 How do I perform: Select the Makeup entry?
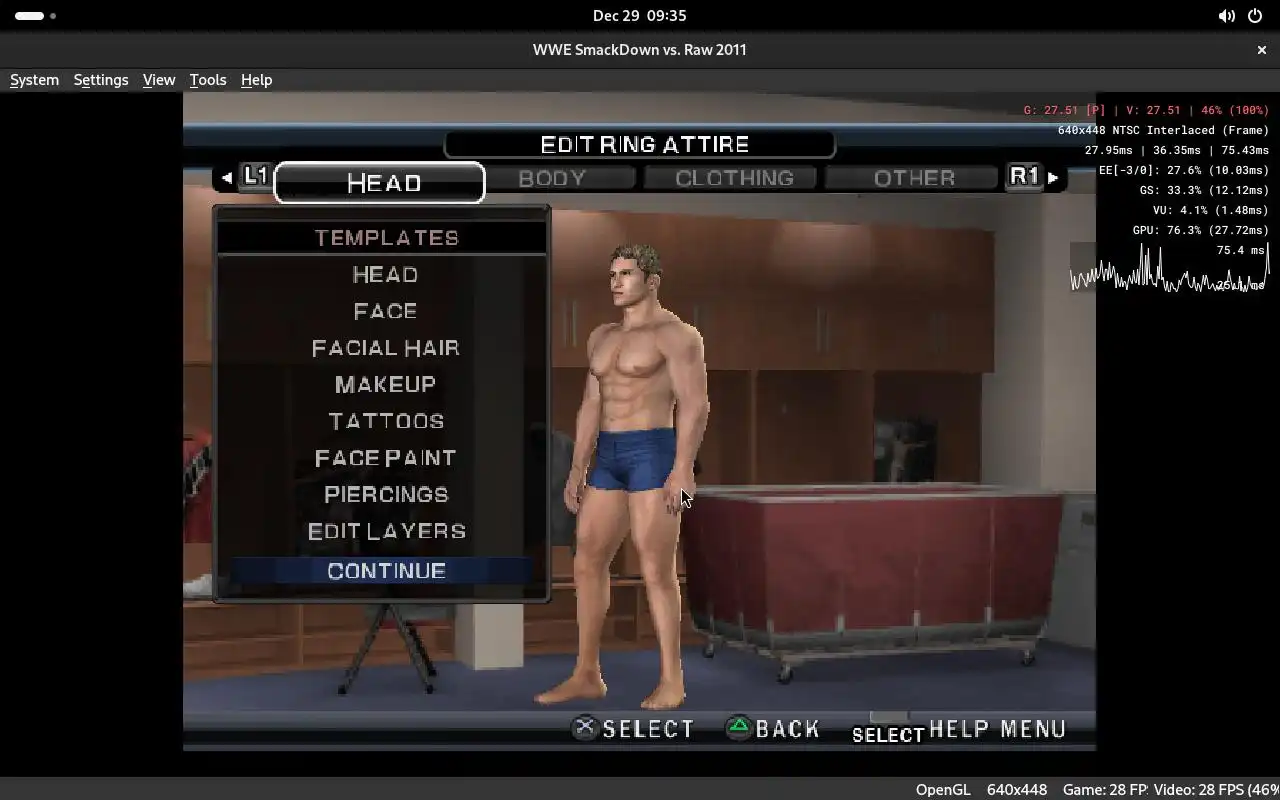pos(385,385)
